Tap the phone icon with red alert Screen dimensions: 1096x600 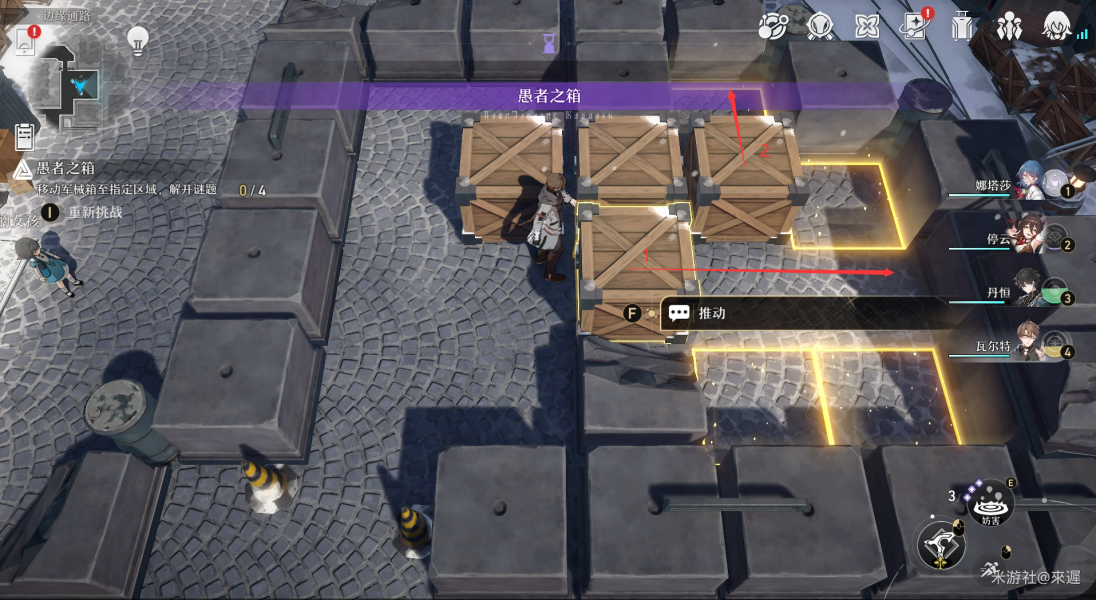[x=25, y=41]
